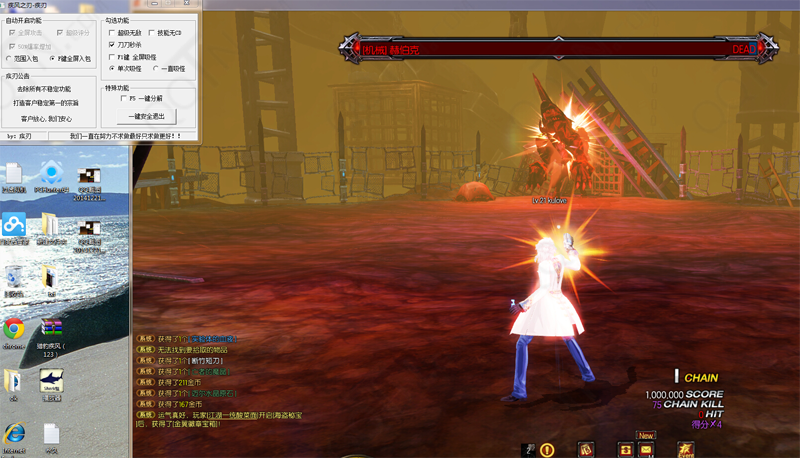Select the 单次吸怪 radio option
The width and height of the screenshot is (800, 458).
pos(111,69)
